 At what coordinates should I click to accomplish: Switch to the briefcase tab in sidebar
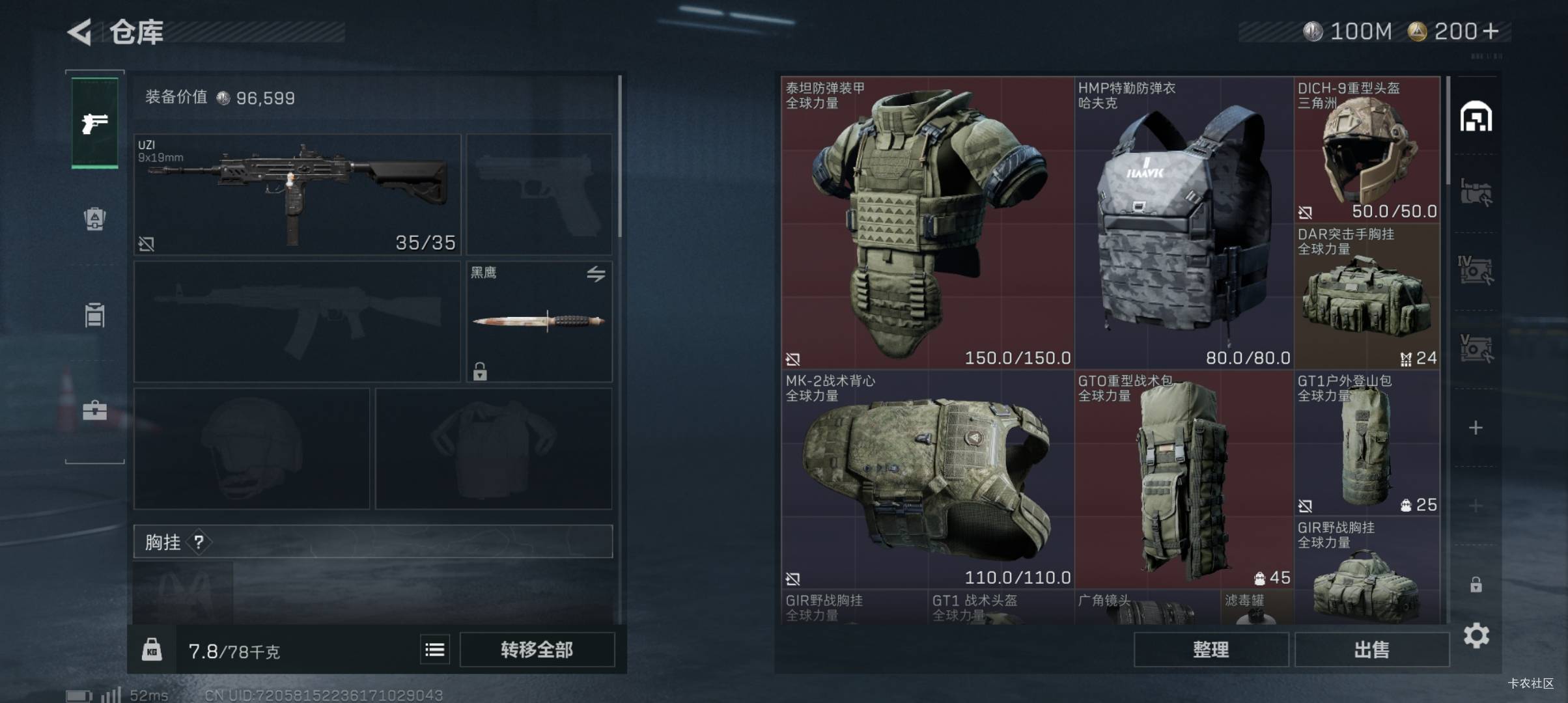95,411
